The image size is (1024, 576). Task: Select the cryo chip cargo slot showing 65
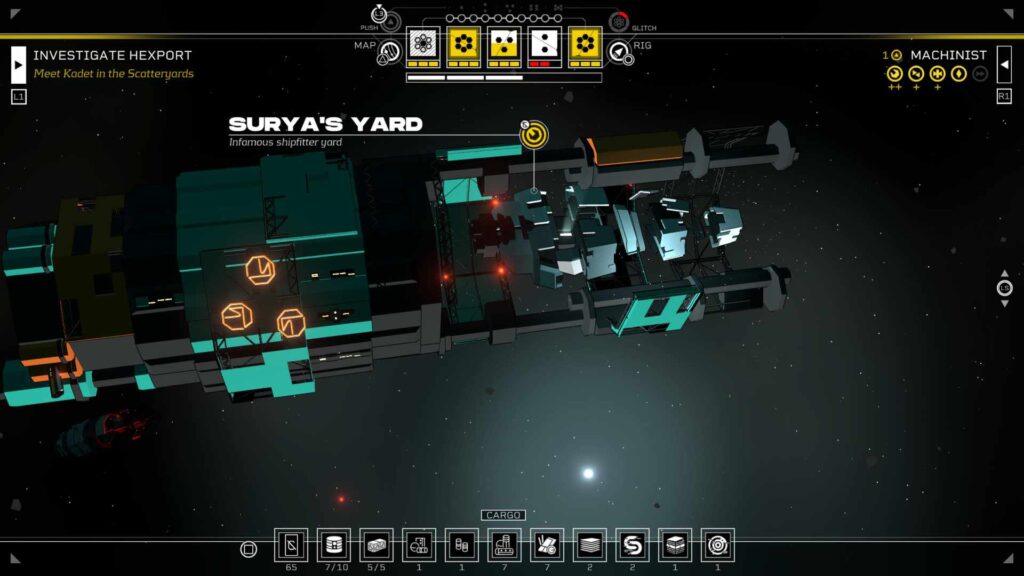point(291,545)
